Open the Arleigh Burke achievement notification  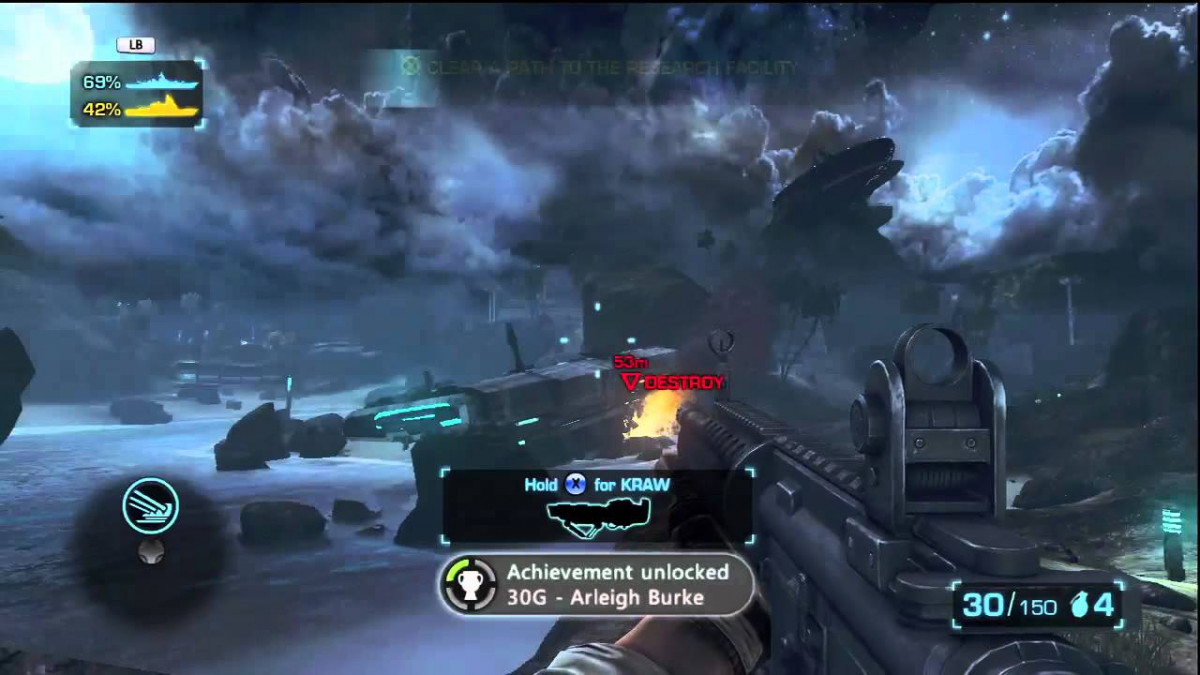coord(597,585)
